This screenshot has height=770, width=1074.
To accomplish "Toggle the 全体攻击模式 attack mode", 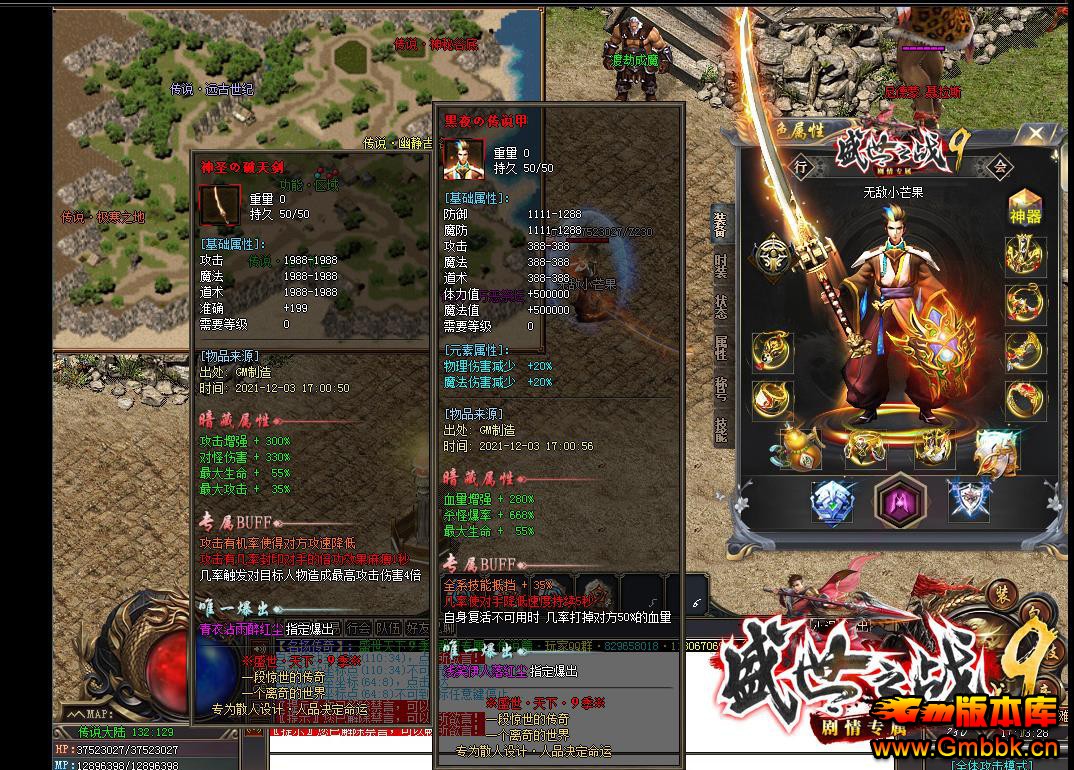I will click(x=993, y=764).
